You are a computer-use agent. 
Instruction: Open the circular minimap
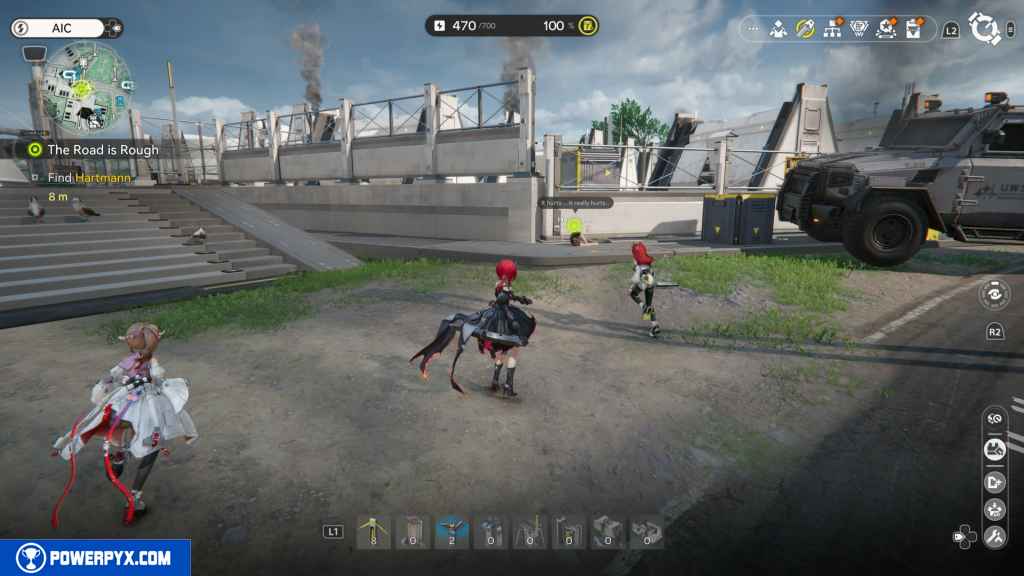pyautogui.click(x=87, y=87)
